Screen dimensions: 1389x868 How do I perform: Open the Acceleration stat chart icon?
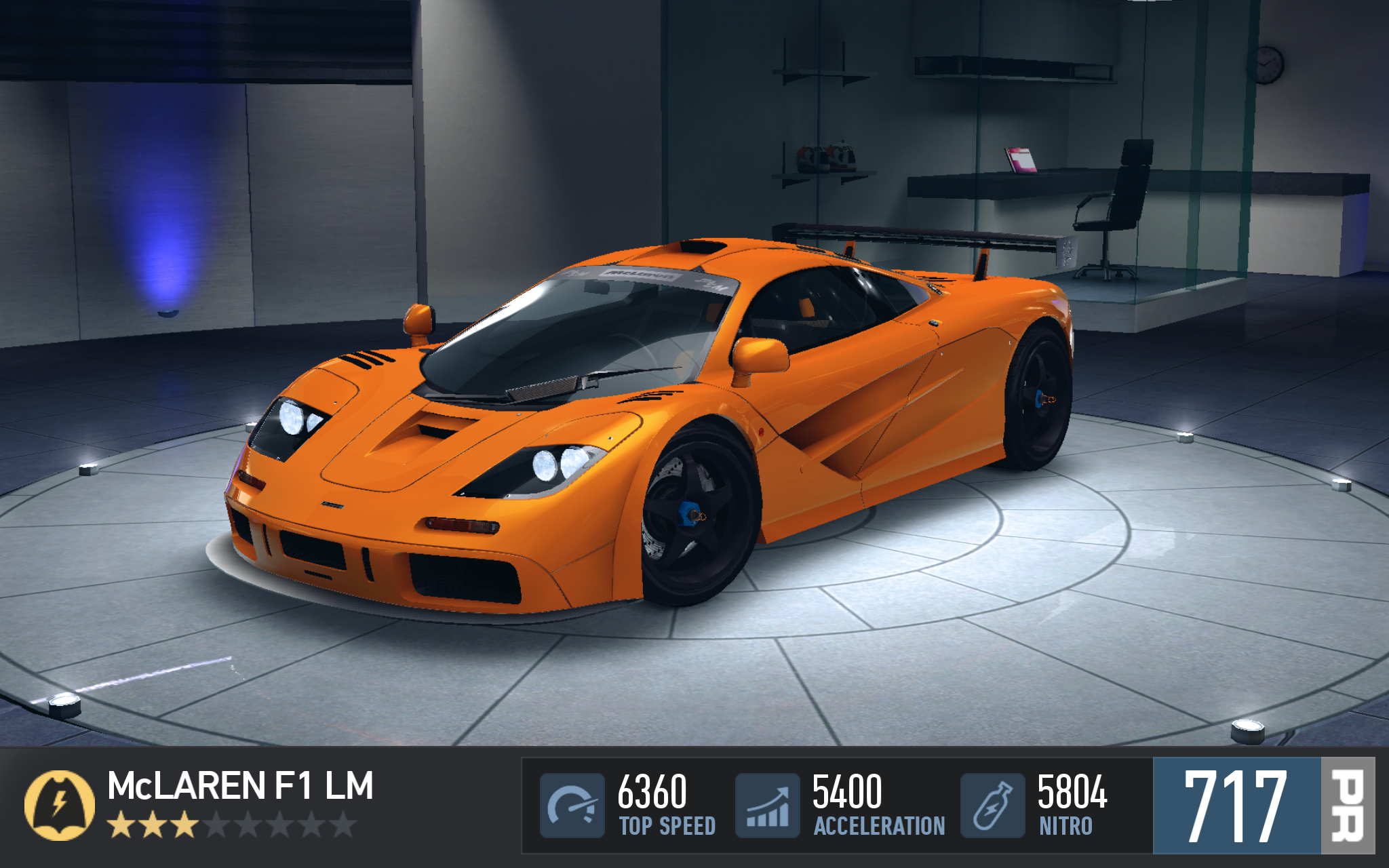point(767,806)
